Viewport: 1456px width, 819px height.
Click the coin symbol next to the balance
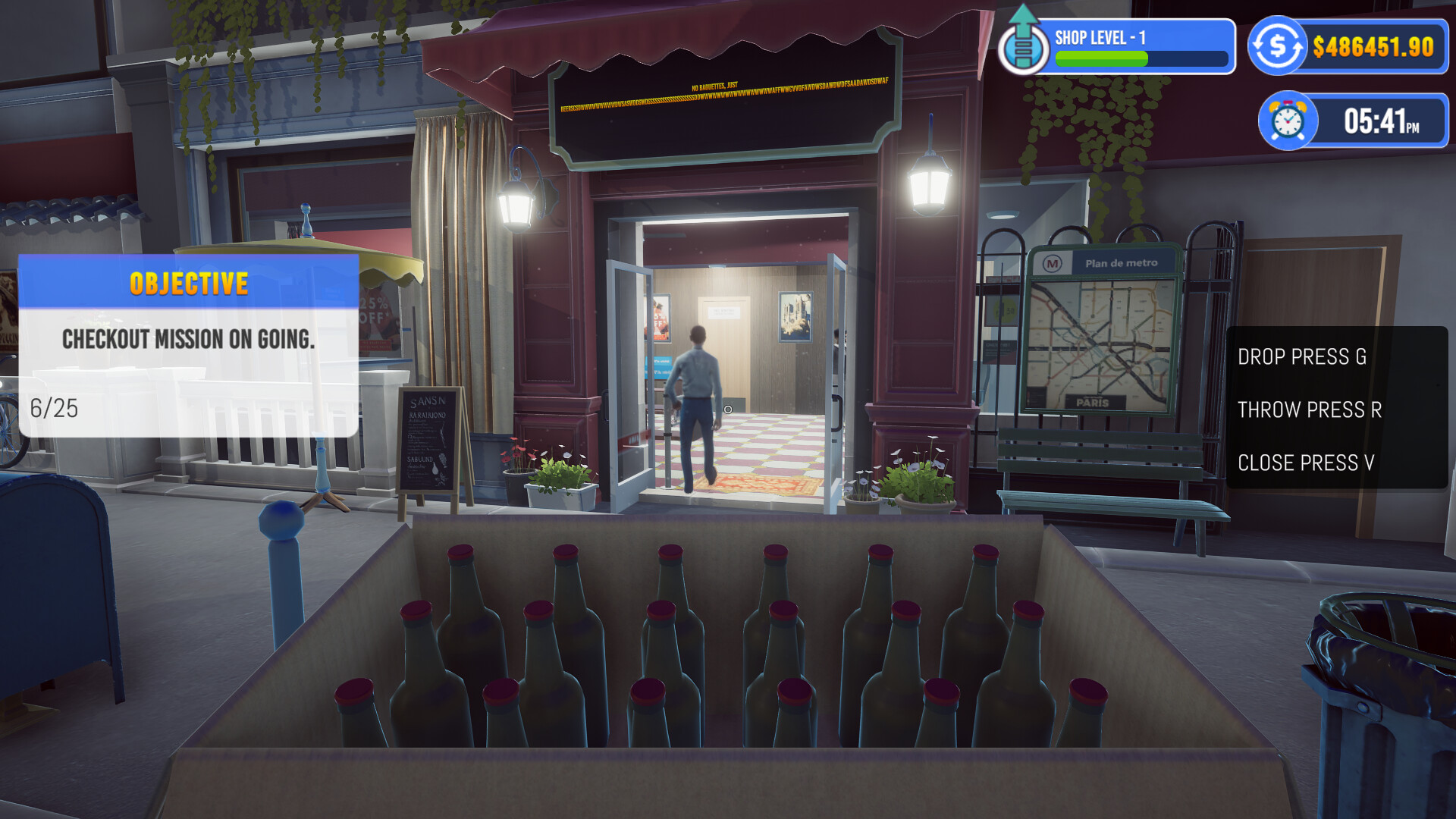[1280, 45]
